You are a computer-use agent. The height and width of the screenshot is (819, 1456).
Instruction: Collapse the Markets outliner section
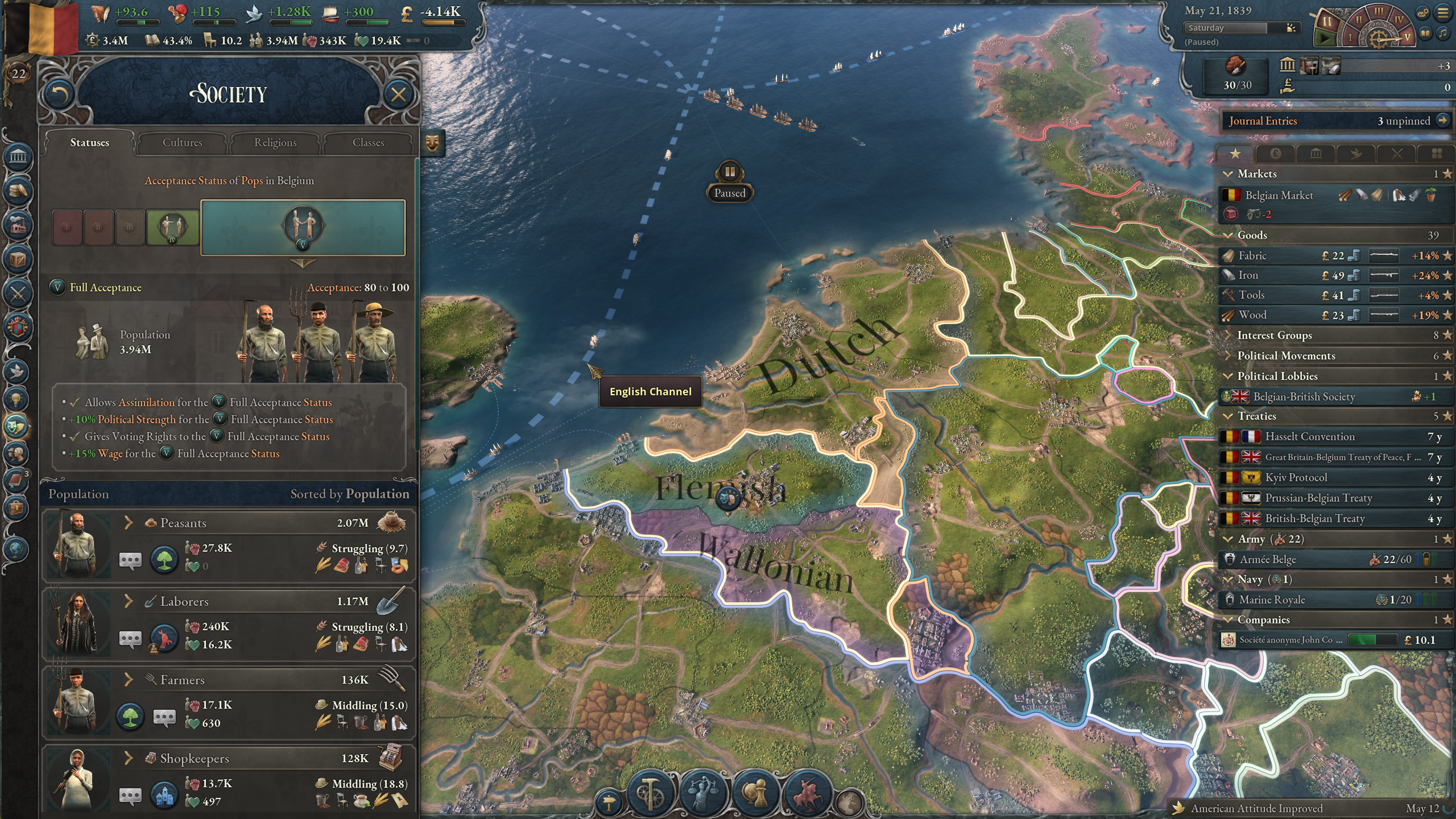pos(1228,174)
